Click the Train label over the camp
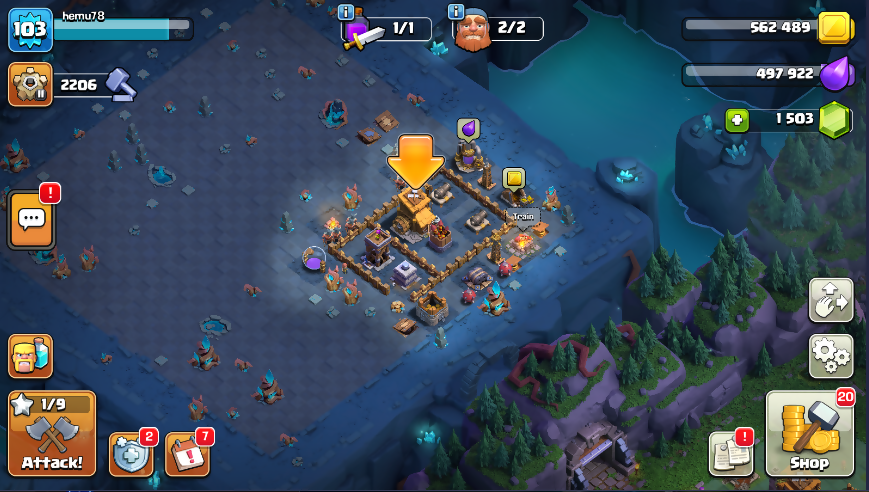This screenshot has width=869, height=492. [524, 215]
